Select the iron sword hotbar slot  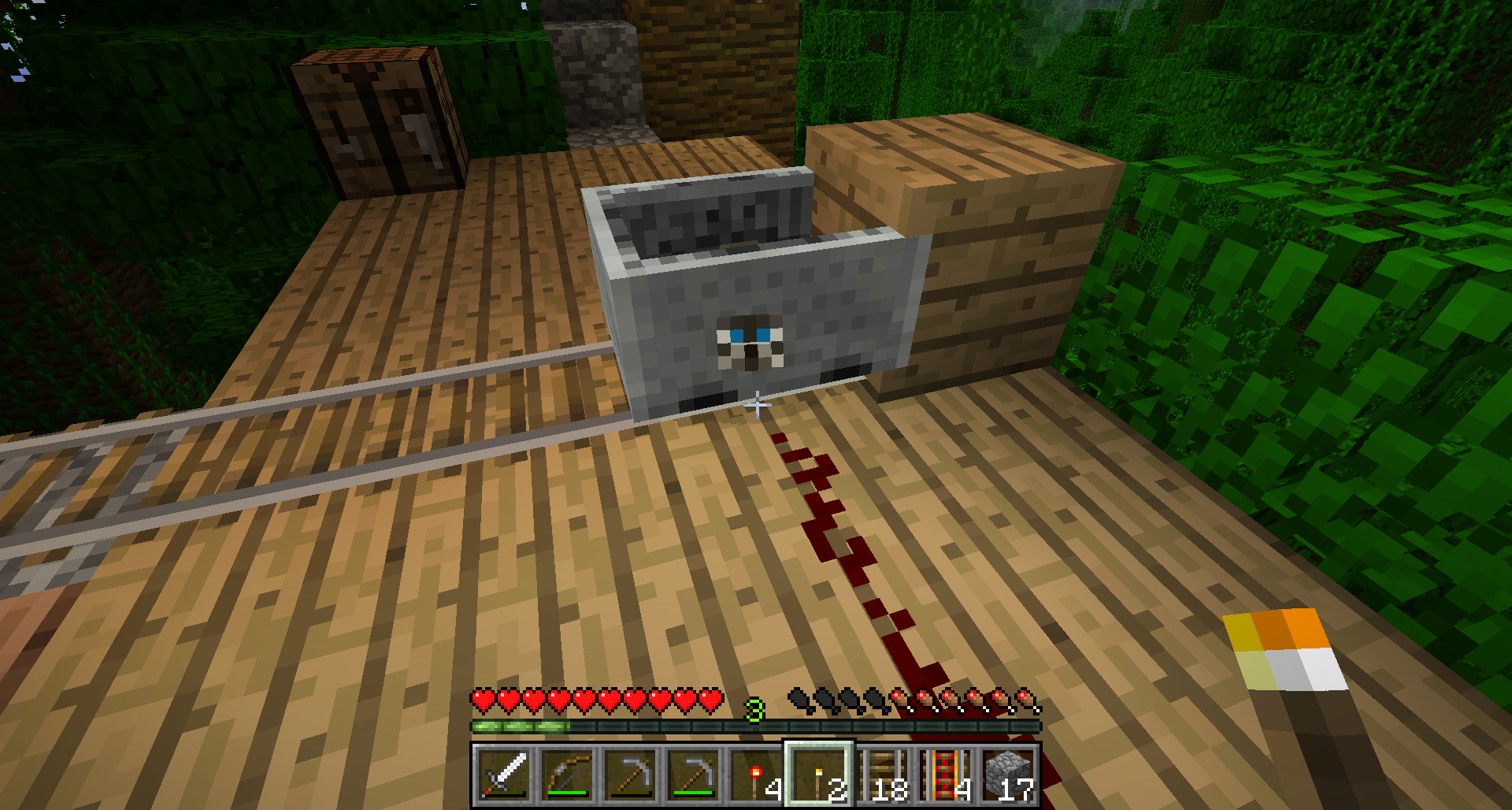(503, 775)
